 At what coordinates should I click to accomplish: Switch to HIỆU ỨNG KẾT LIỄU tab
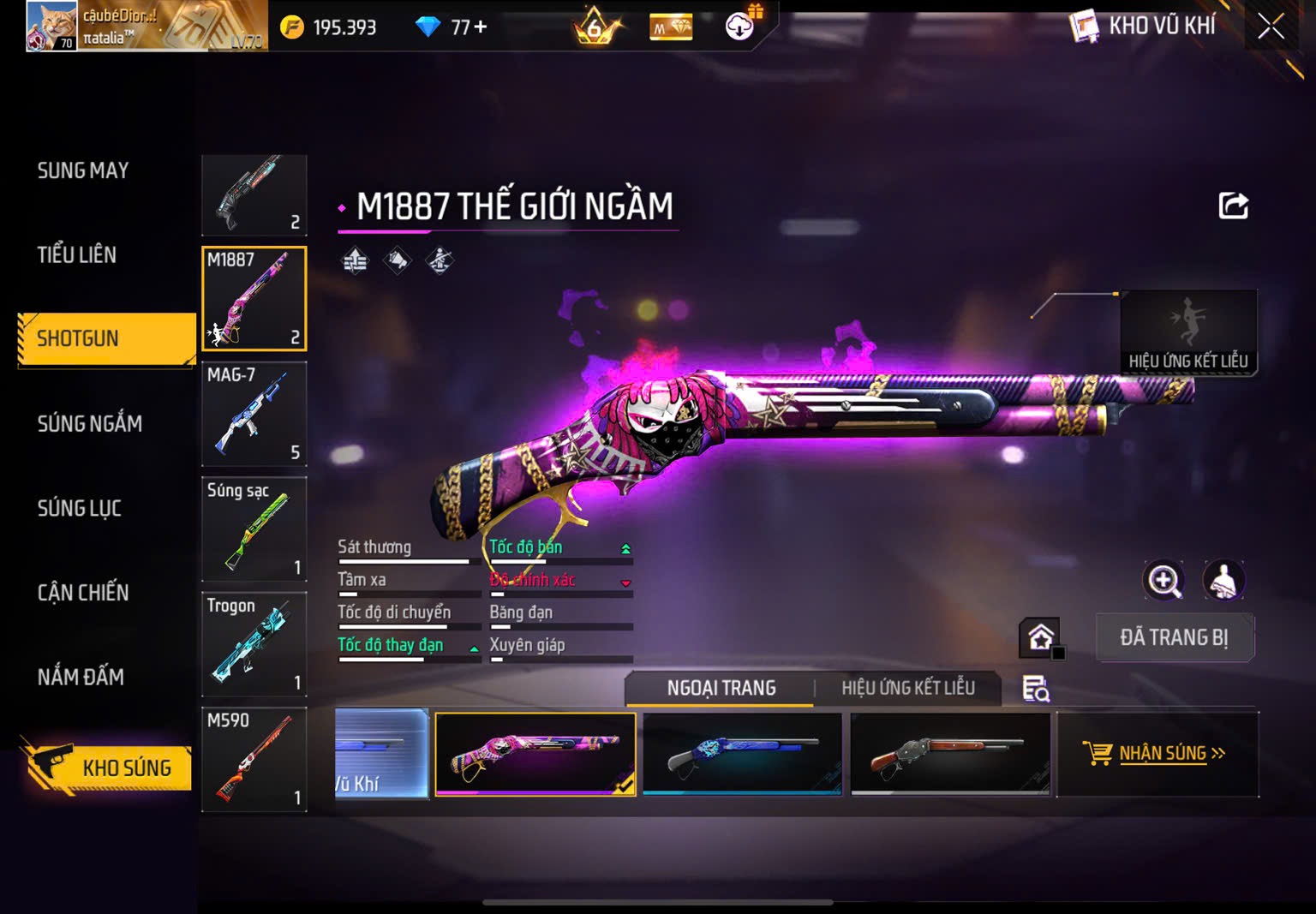pyautogui.click(x=907, y=688)
